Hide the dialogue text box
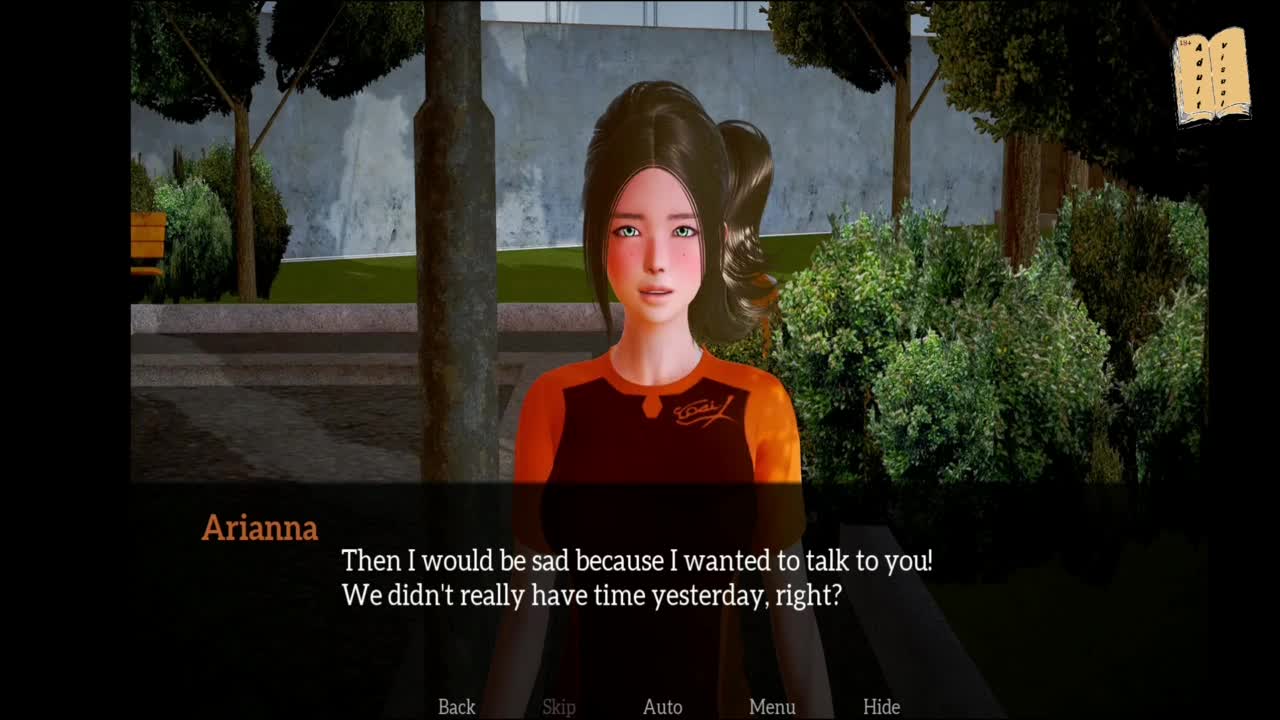1280x720 pixels. click(881, 707)
